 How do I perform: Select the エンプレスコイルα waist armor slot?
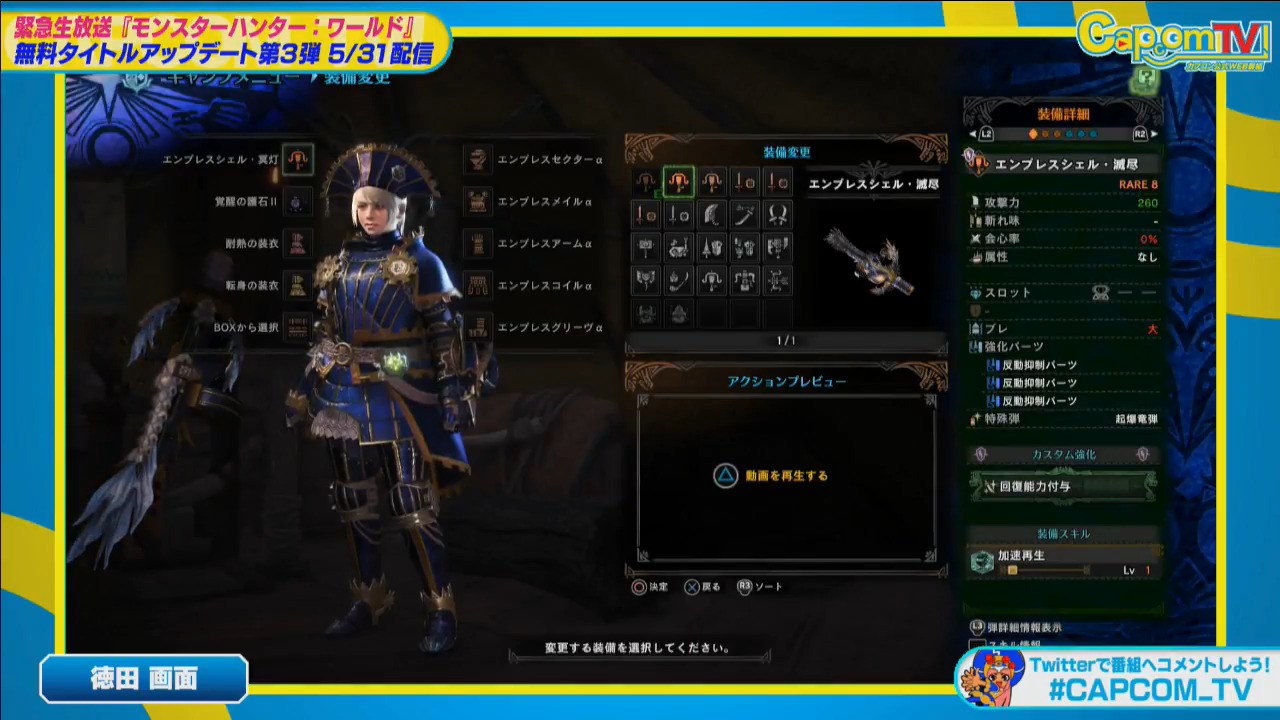click(x=479, y=285)
